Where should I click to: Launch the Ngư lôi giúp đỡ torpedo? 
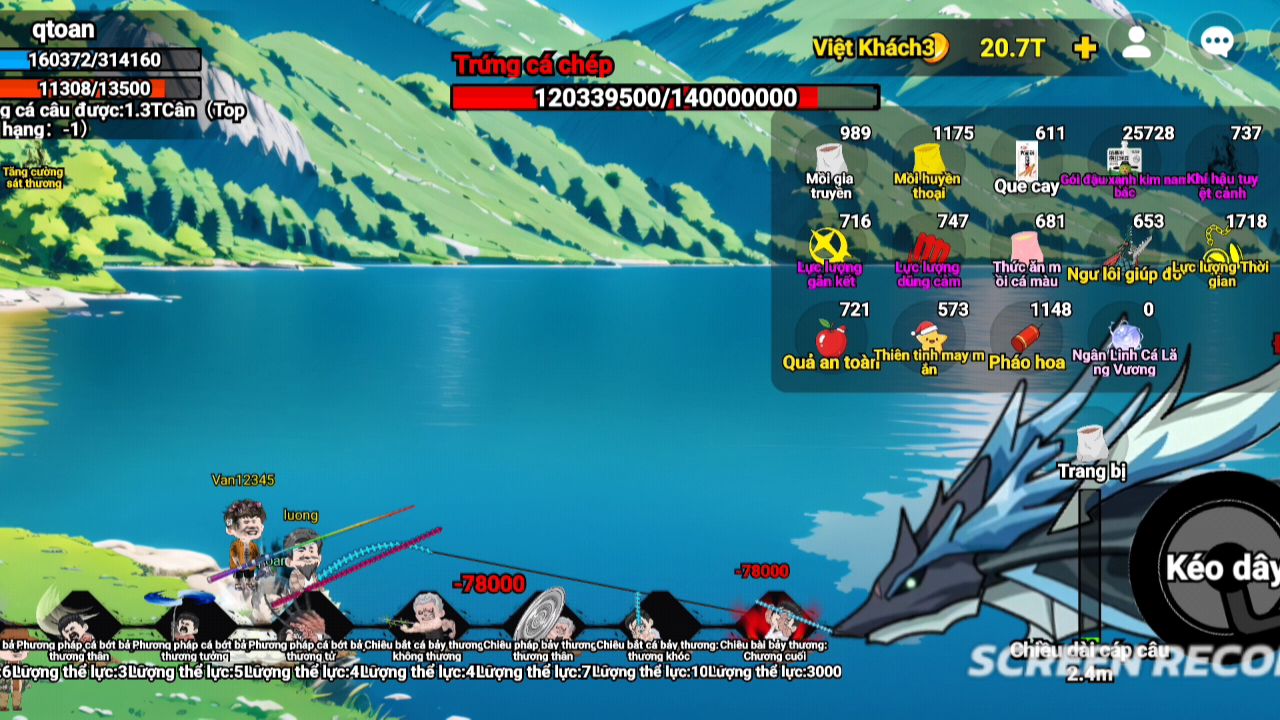[x=1124, y=248]
